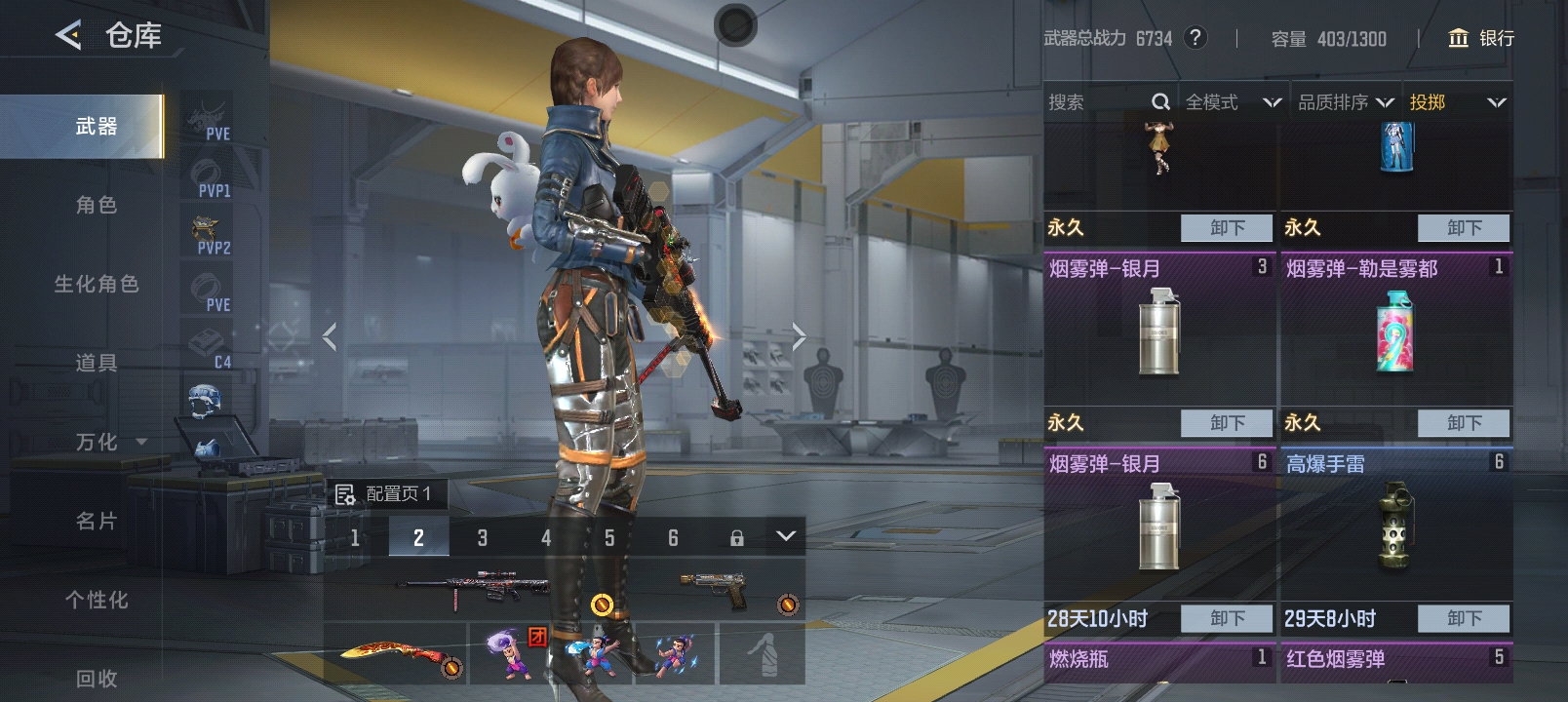Switch to the 角色 category tab
The height and width of the screenshot is (702, 1568).
click(97, 205)
